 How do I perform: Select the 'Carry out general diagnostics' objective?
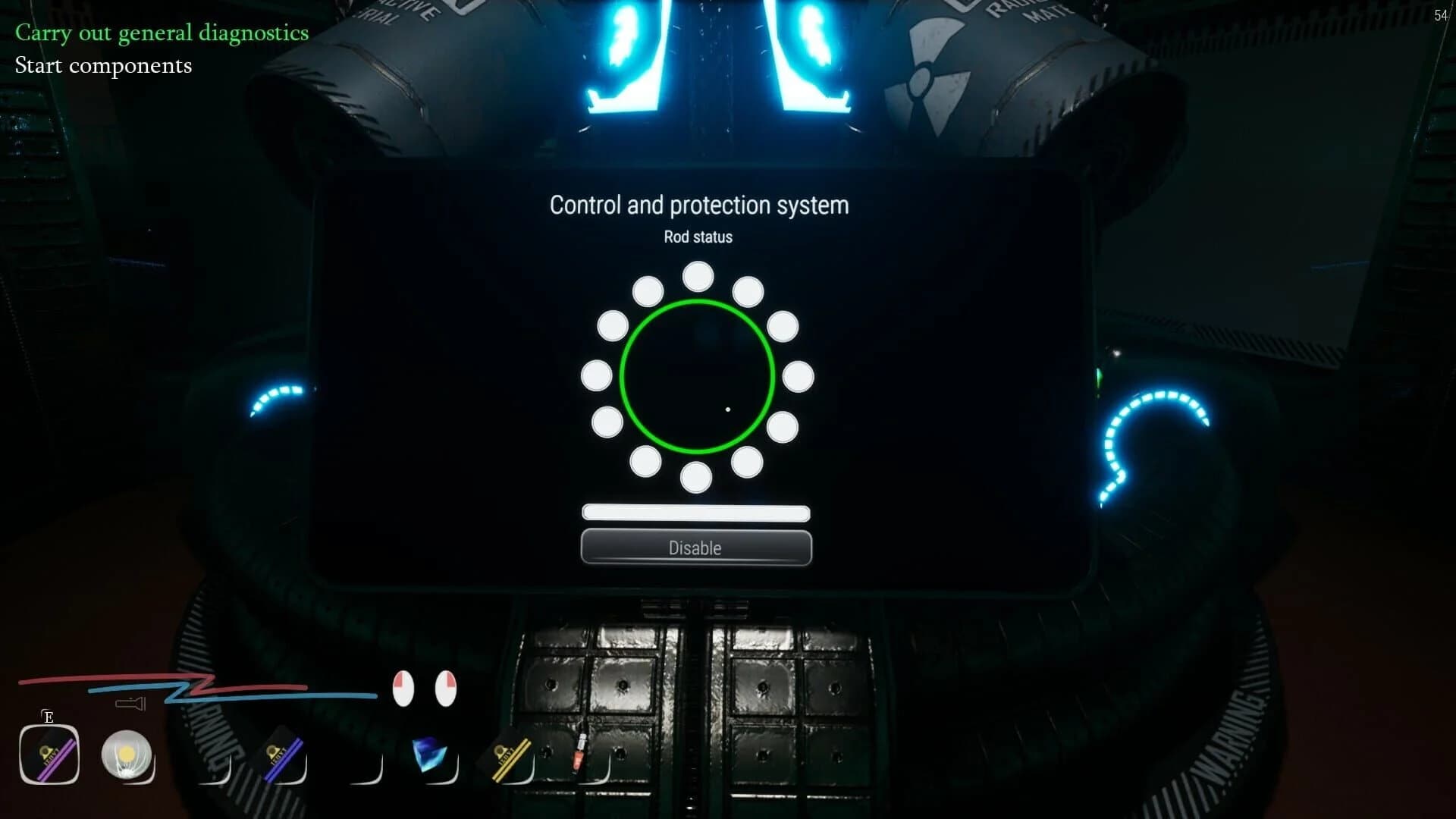162,33
